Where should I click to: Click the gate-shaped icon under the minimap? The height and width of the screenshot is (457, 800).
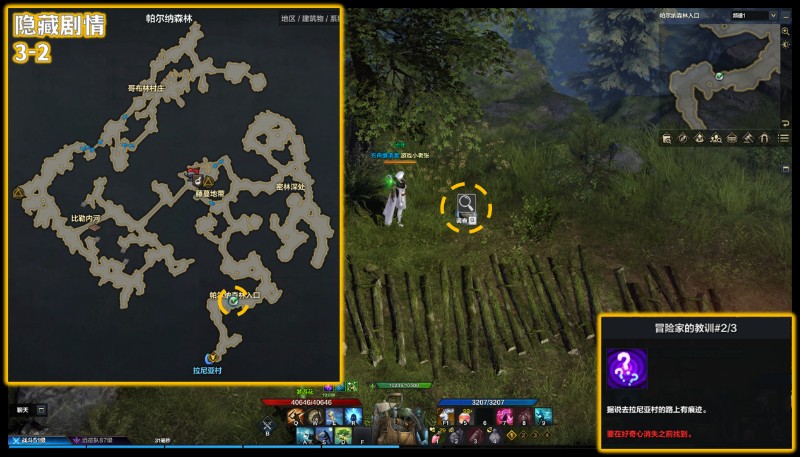pos(764,138)
